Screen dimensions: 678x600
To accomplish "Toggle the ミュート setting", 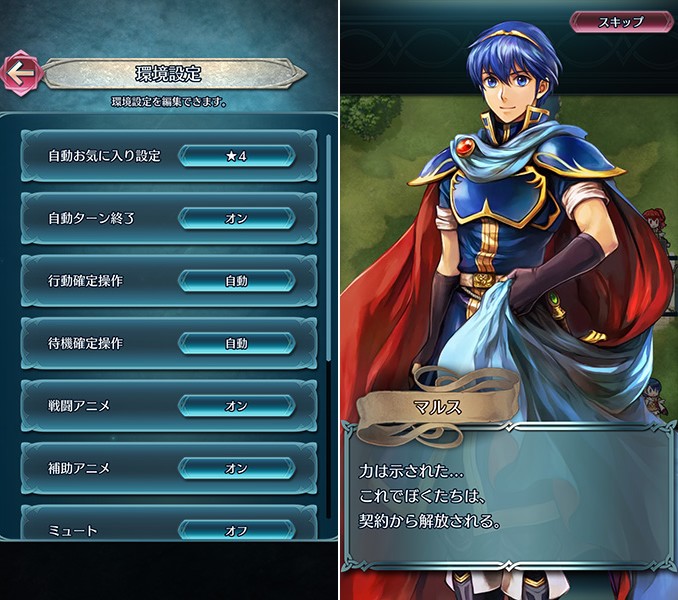I will 236,530.
